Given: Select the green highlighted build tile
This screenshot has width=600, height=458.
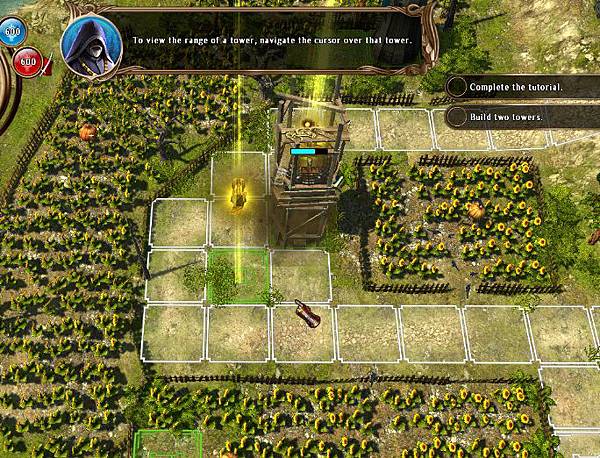Looking at the screenshot, I should coord(238,275).
